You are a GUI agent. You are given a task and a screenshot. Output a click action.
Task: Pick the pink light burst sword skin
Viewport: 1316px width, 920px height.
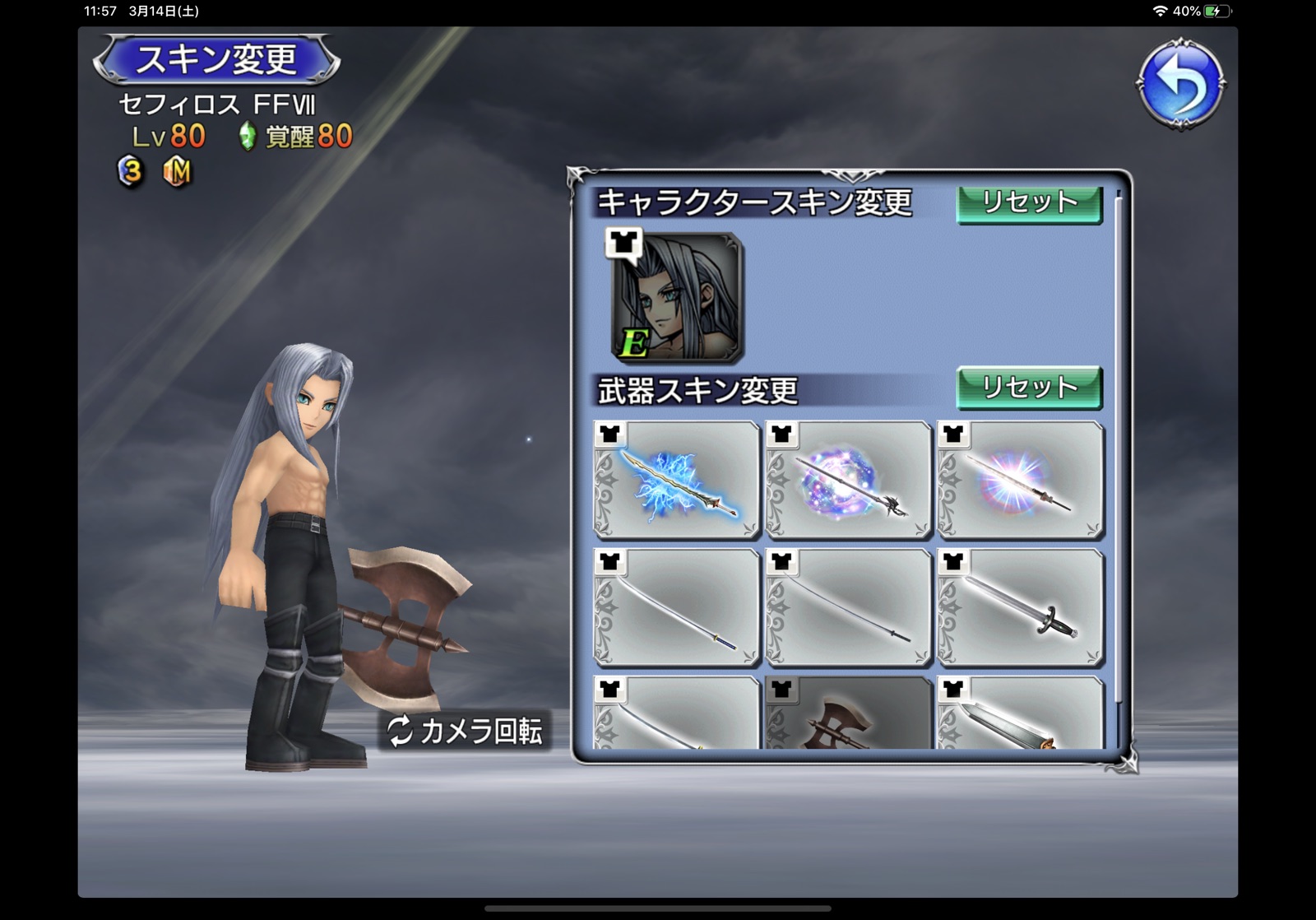[x=1021, y=481]
